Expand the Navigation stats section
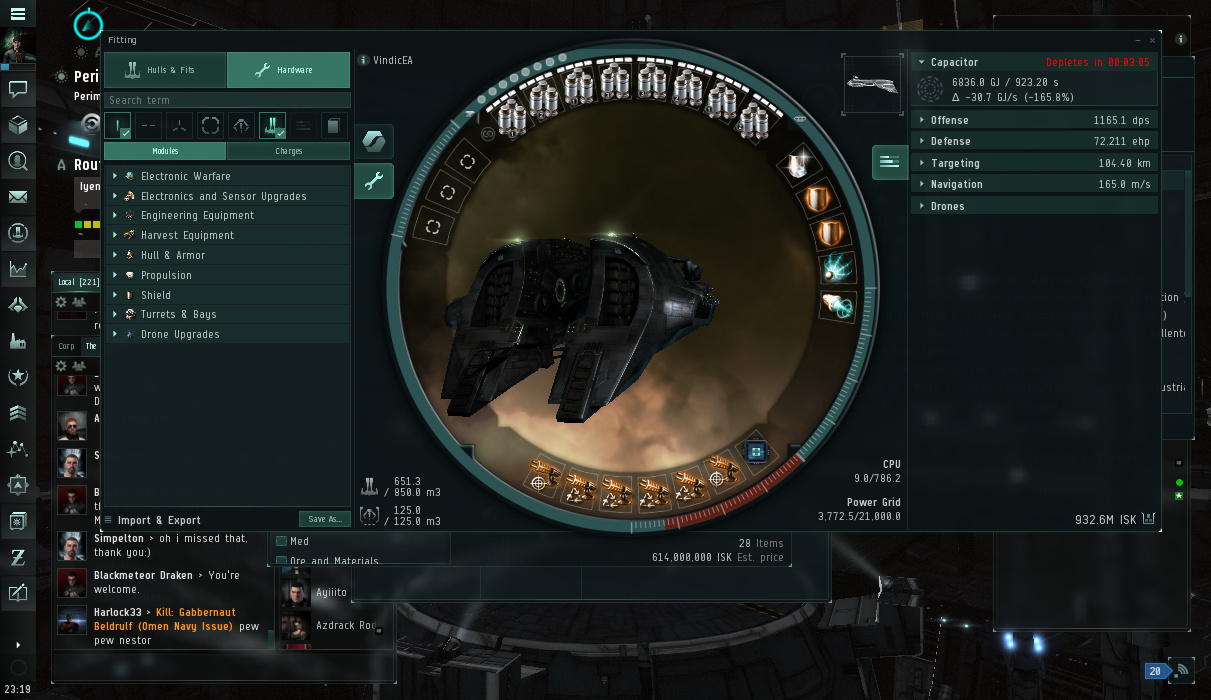Viewport: 1211px width, 700px height. pyautogui.click(x=956, y=184)
